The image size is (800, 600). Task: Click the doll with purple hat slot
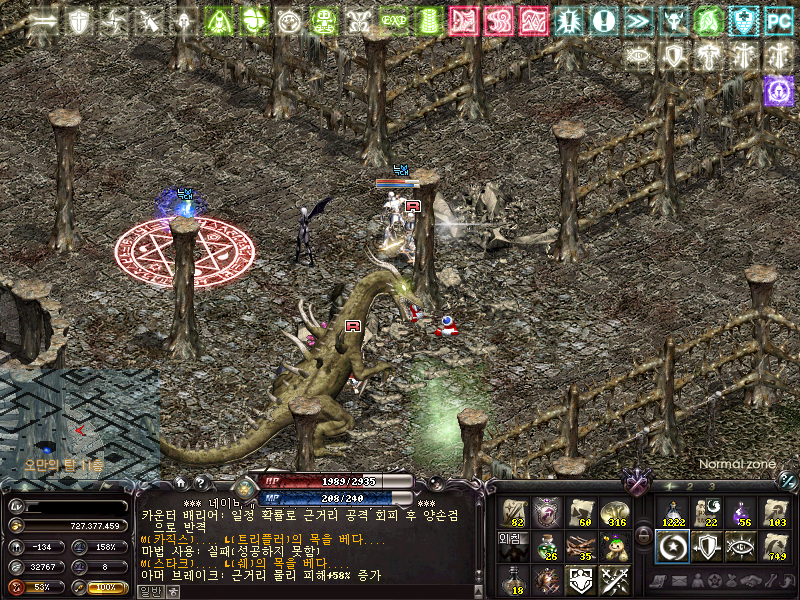click(613, 546)
